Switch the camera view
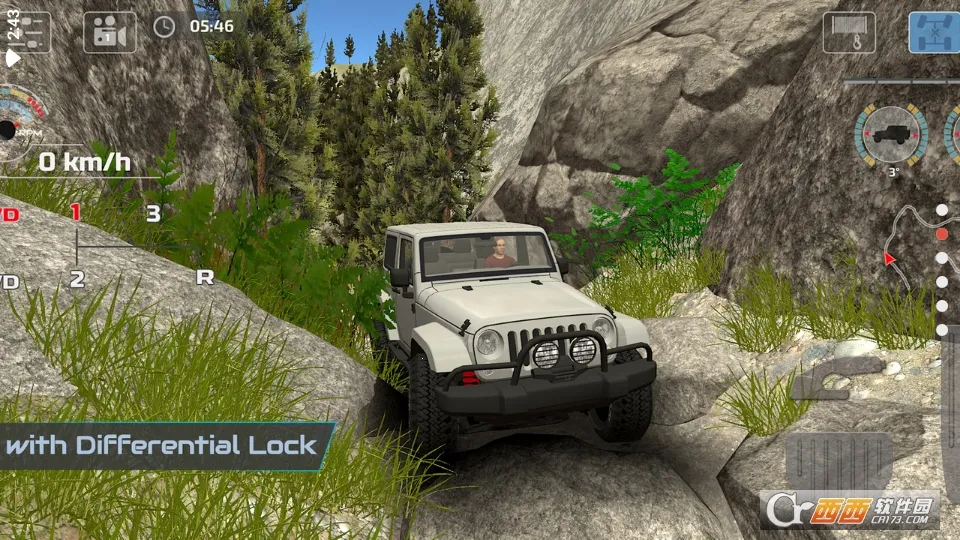This screenshot has height=540, width=960. pyautogui.click(x=109, y=32)
